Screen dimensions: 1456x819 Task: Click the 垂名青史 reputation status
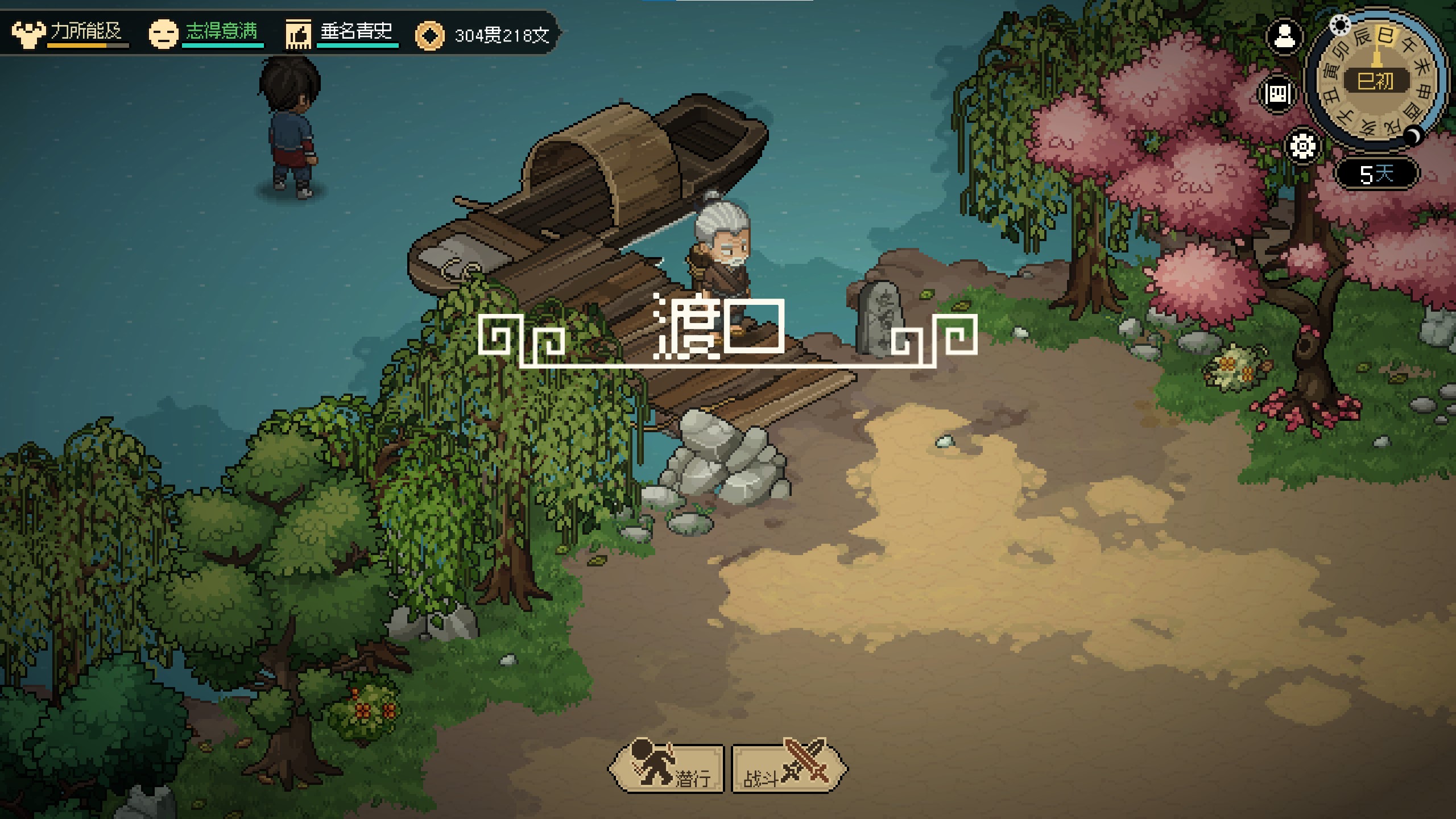tap(341, 33)
